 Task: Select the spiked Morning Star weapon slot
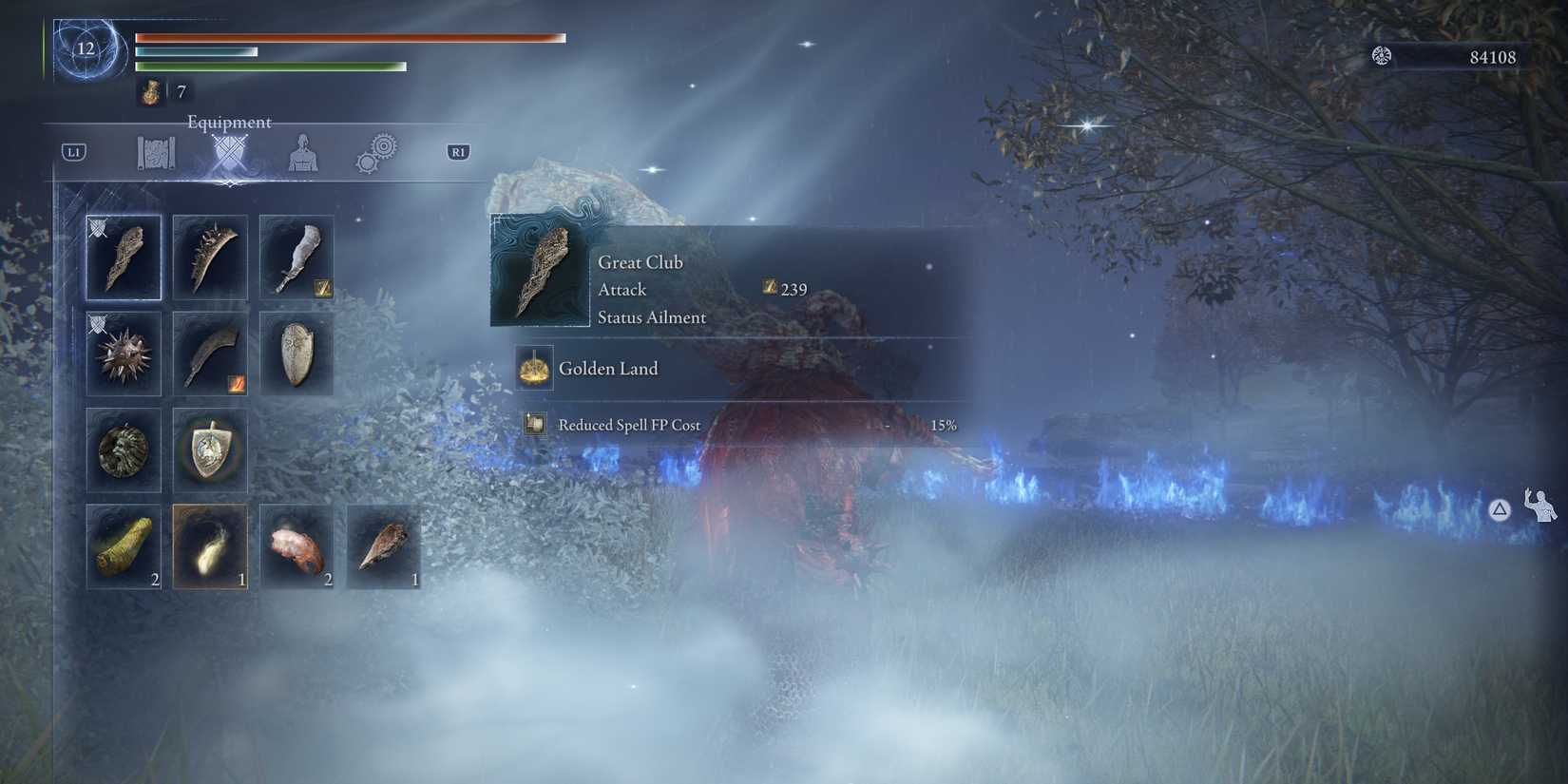coord(124,355)
